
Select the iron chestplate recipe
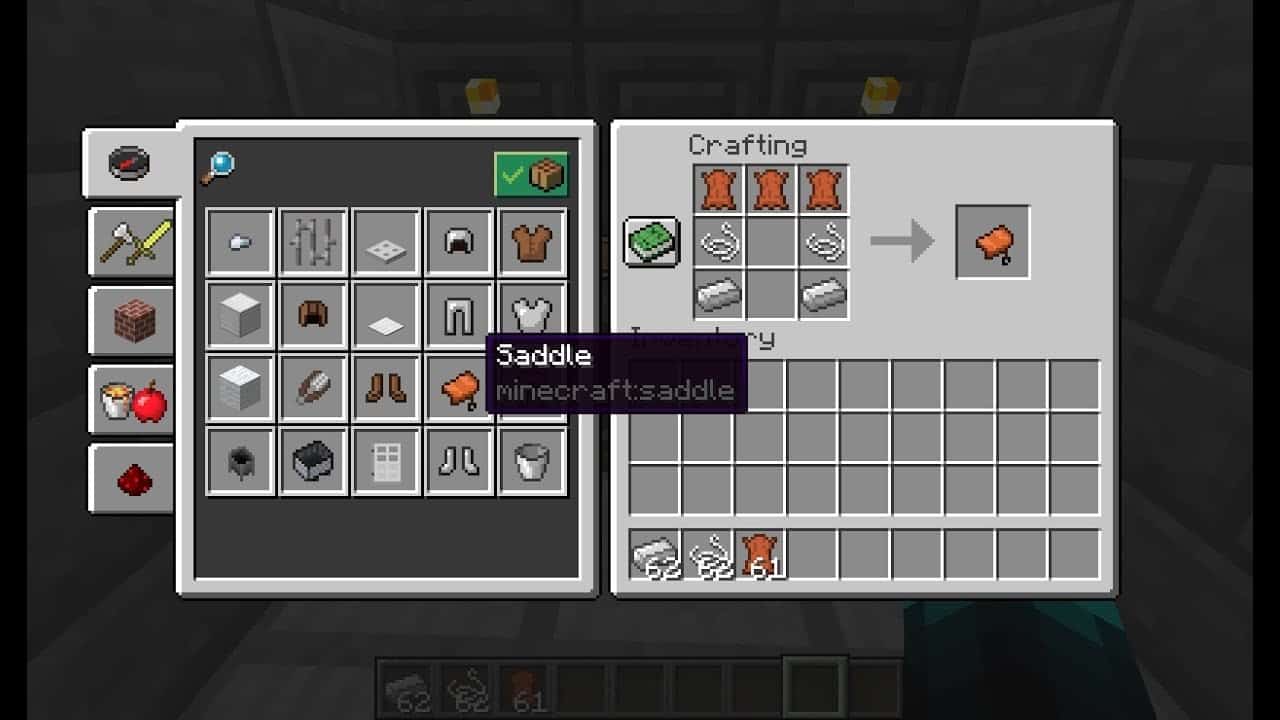coord(532,313)
